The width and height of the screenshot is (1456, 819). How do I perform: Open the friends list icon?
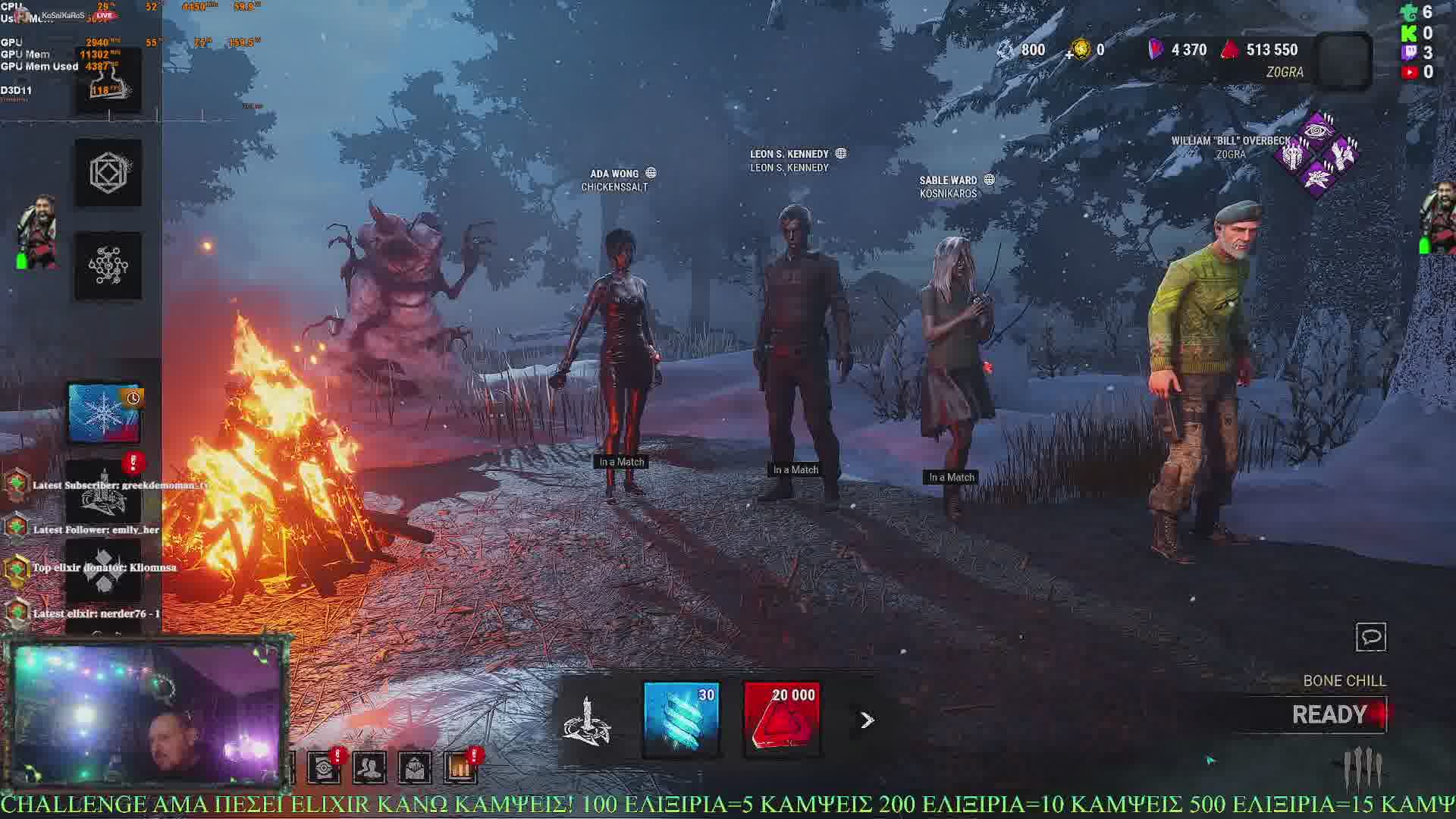click(369, 767)
